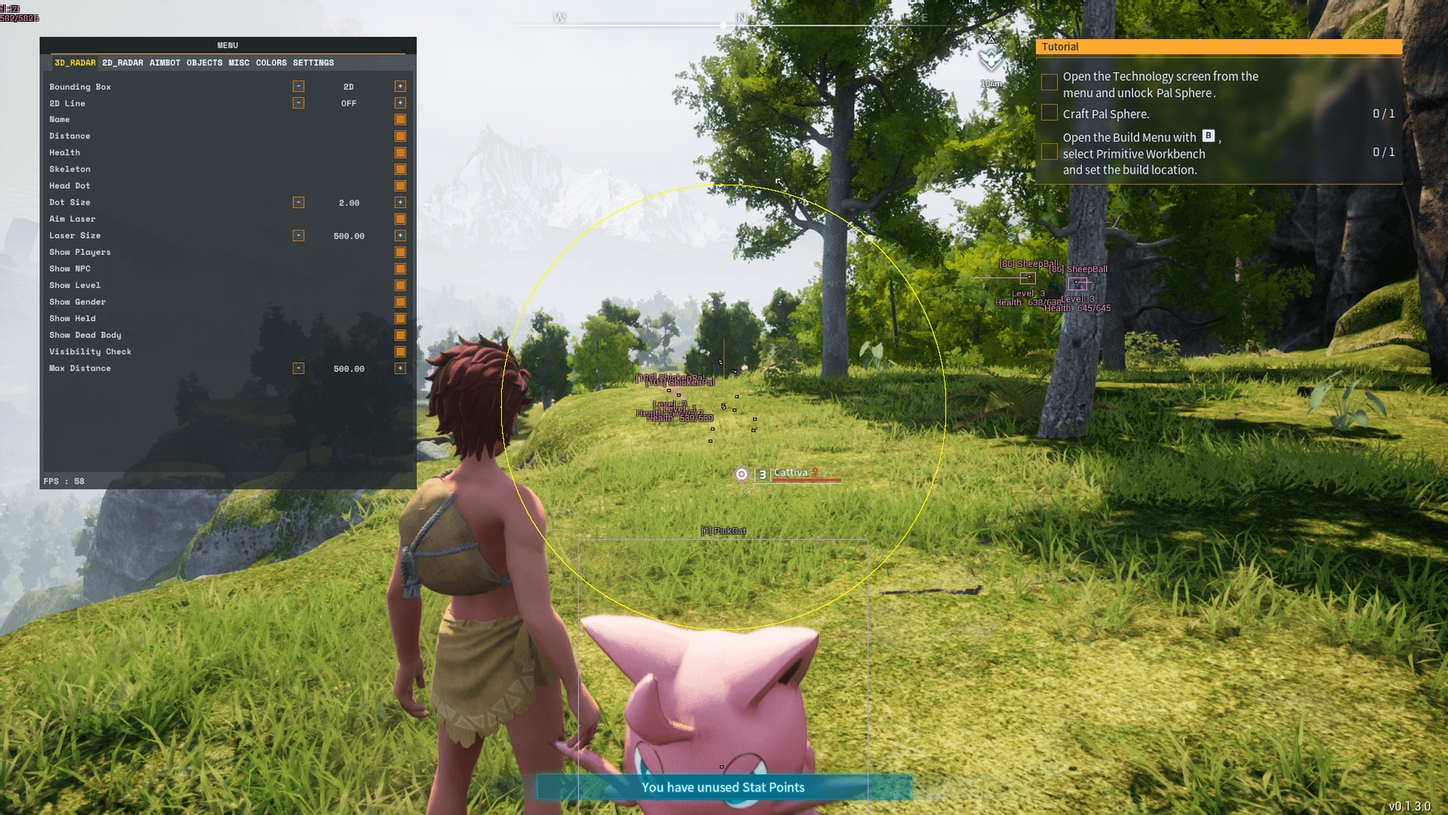Decrease Laser Size with the minus button
This screenshot has height=815, width=1448.
pyautogui.click(x=297, y=236)
